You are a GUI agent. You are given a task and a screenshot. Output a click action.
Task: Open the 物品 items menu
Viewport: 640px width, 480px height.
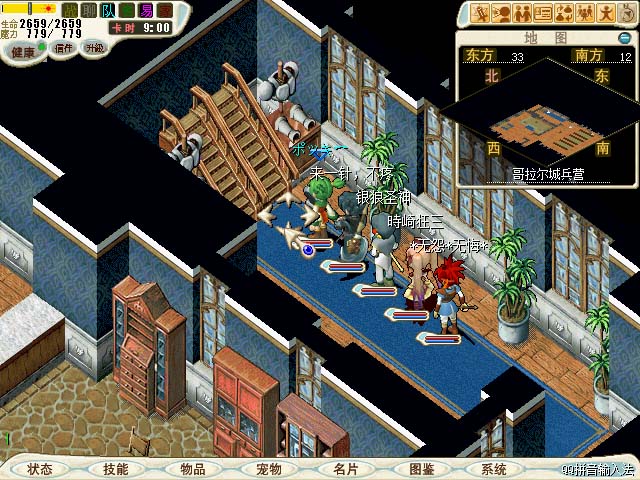(x=193, y=469)
